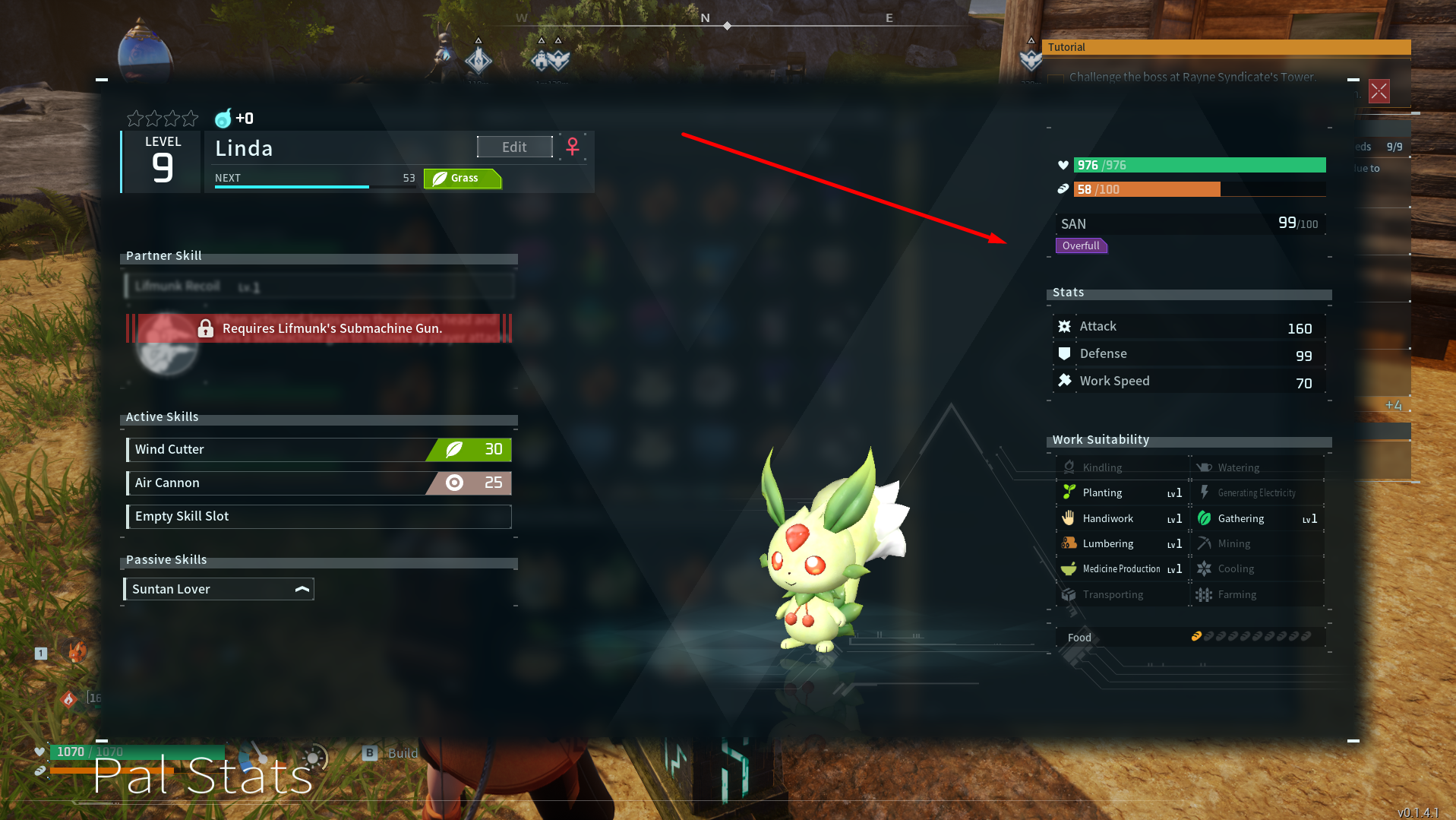Select the Lumbering work suitability entry
This screenshot has width=1456, height=820.
click(1121, 543)
